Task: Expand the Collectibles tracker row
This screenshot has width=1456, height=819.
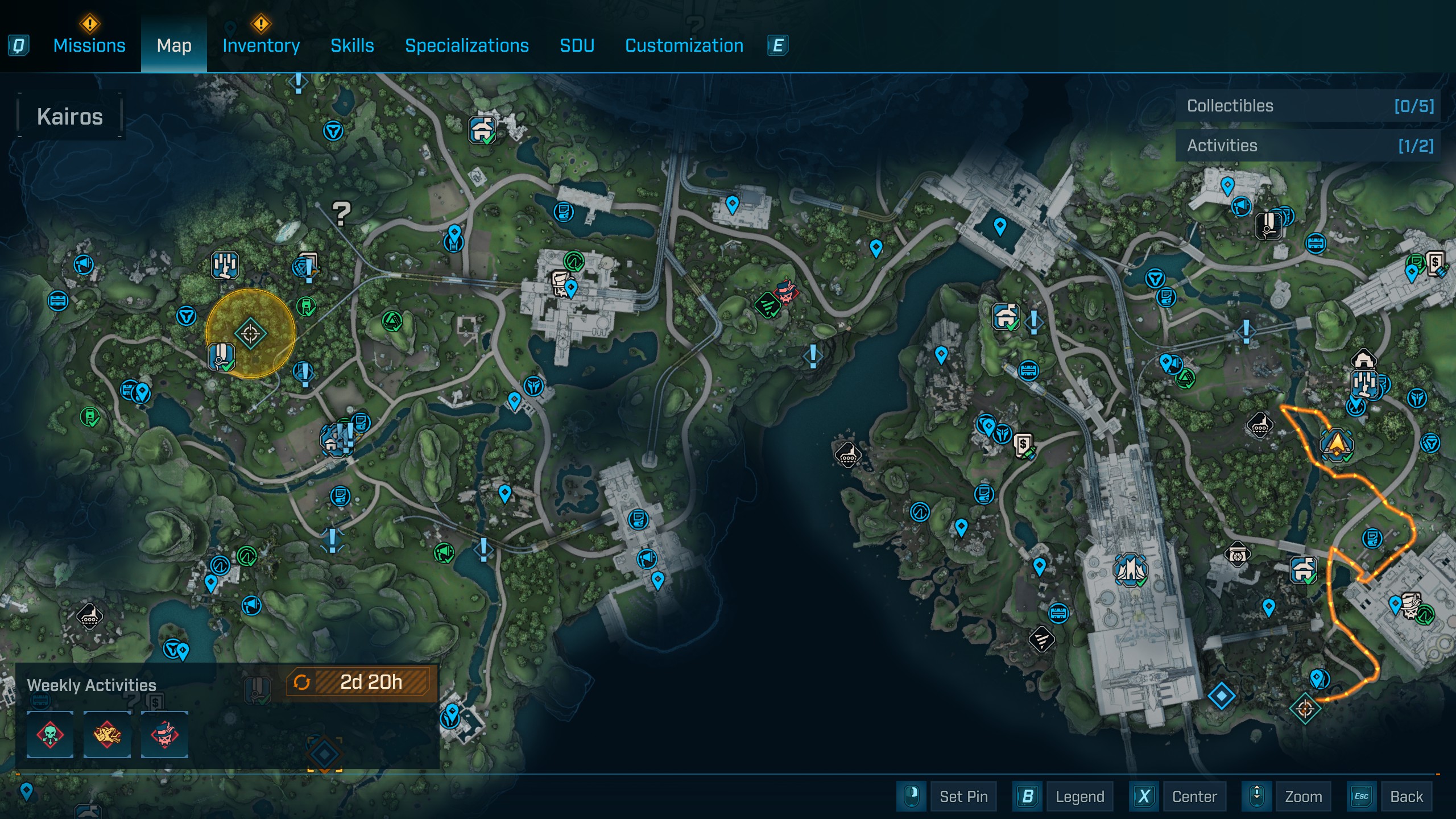Action: [1308, 106]
